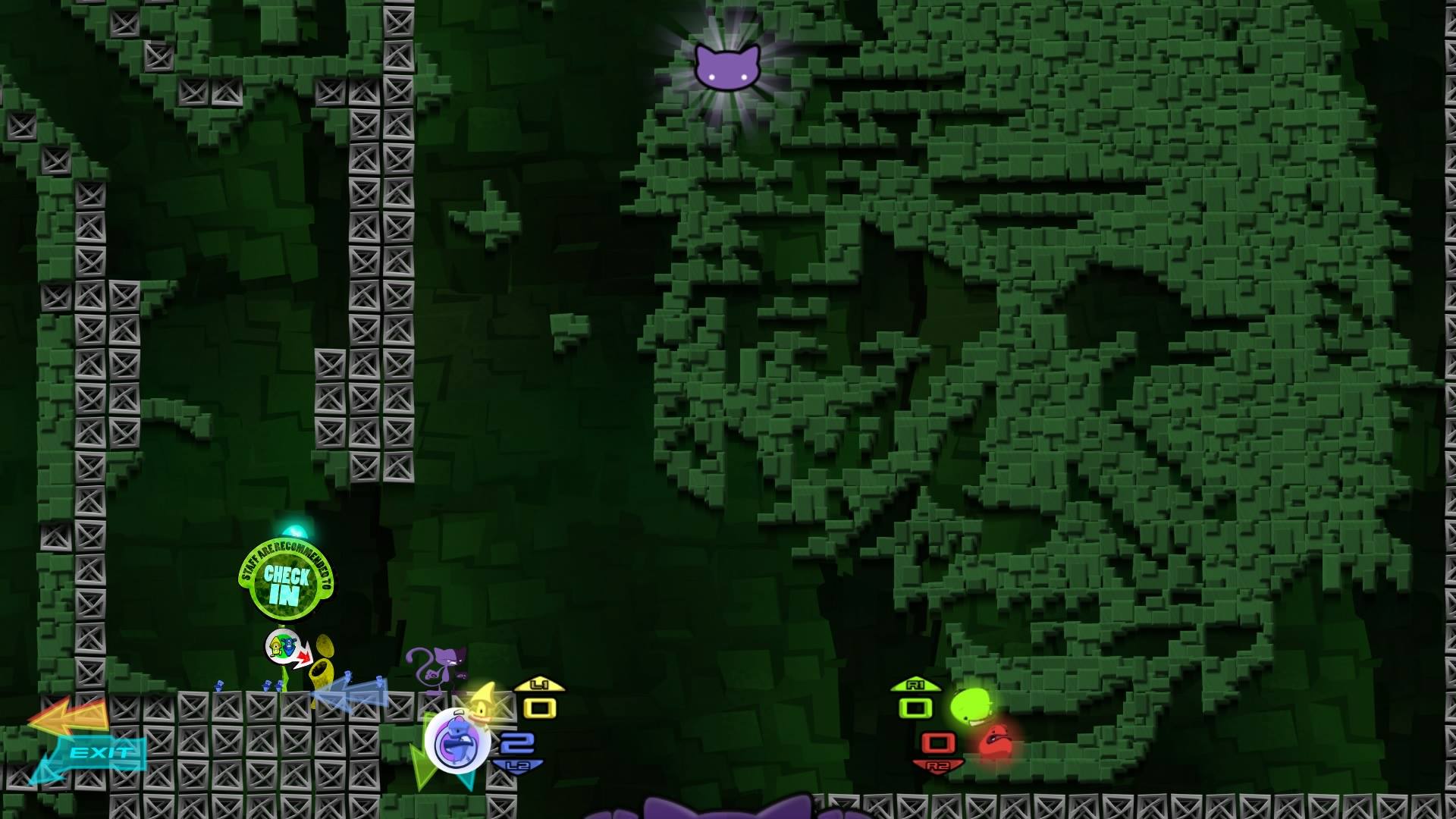
Task: Pick the red blob icon
Action: 994,742
